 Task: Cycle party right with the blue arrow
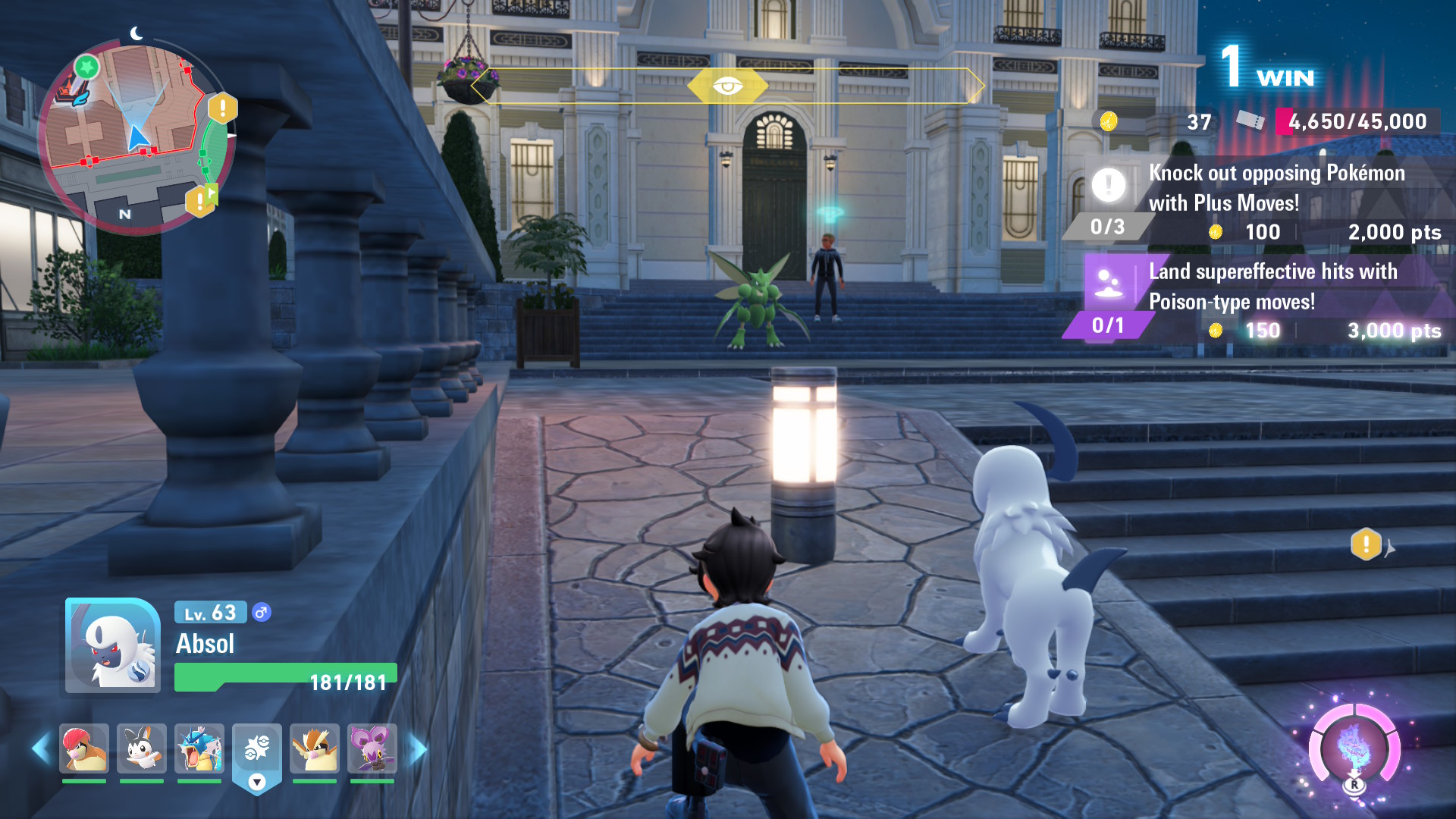tap(418, 748)
